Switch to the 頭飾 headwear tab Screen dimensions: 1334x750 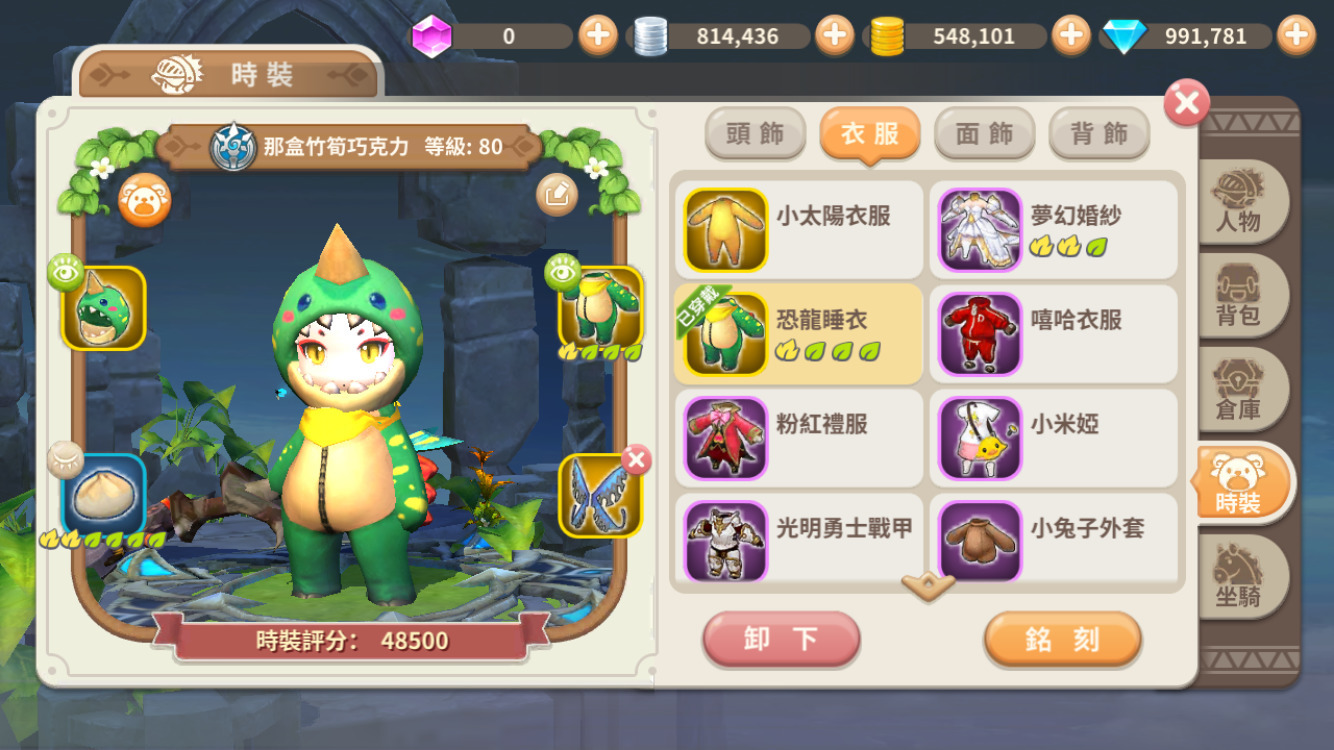coord(755,133)
